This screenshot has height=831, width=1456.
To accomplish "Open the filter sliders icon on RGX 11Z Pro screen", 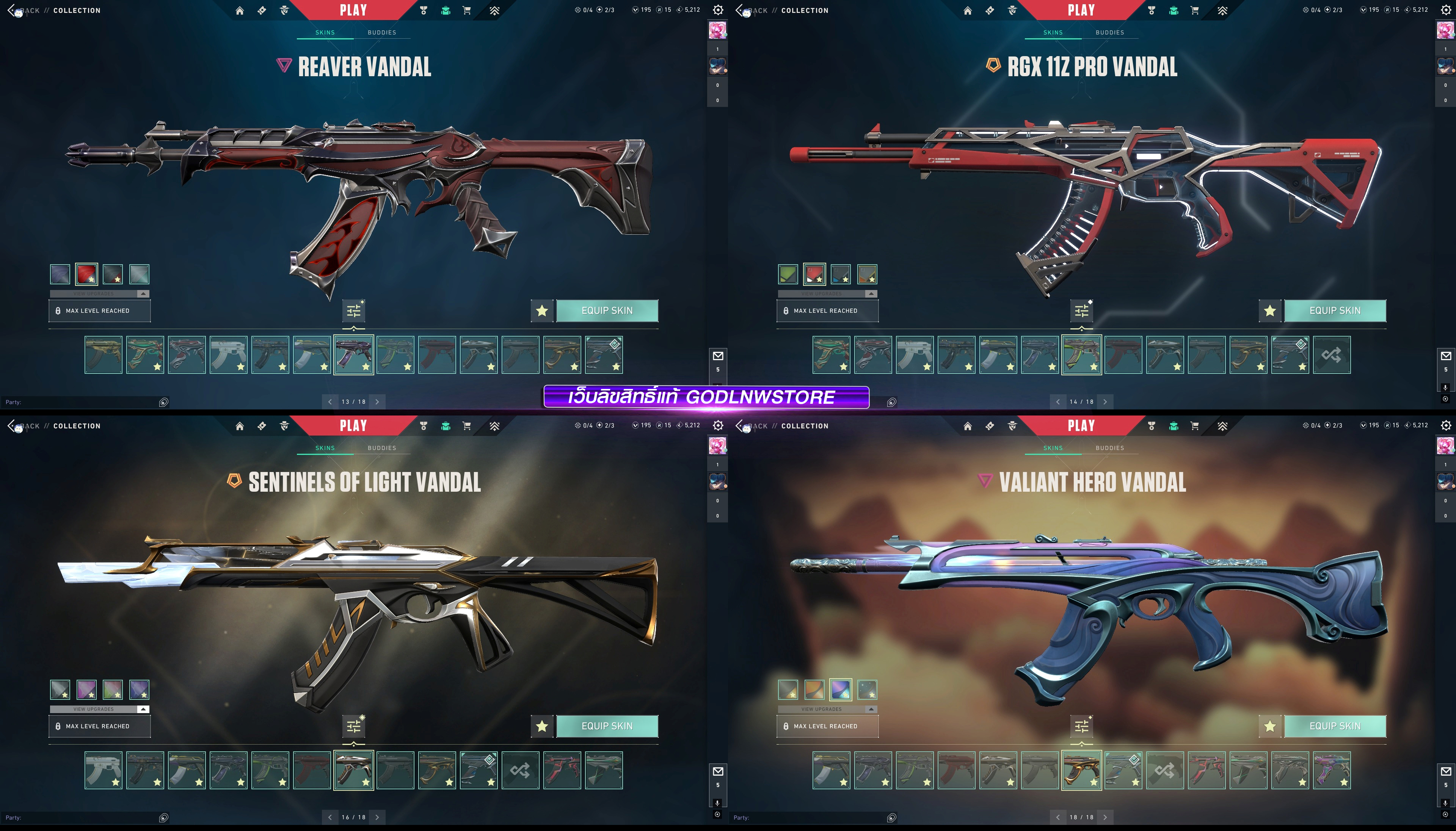I will 1081,311.
